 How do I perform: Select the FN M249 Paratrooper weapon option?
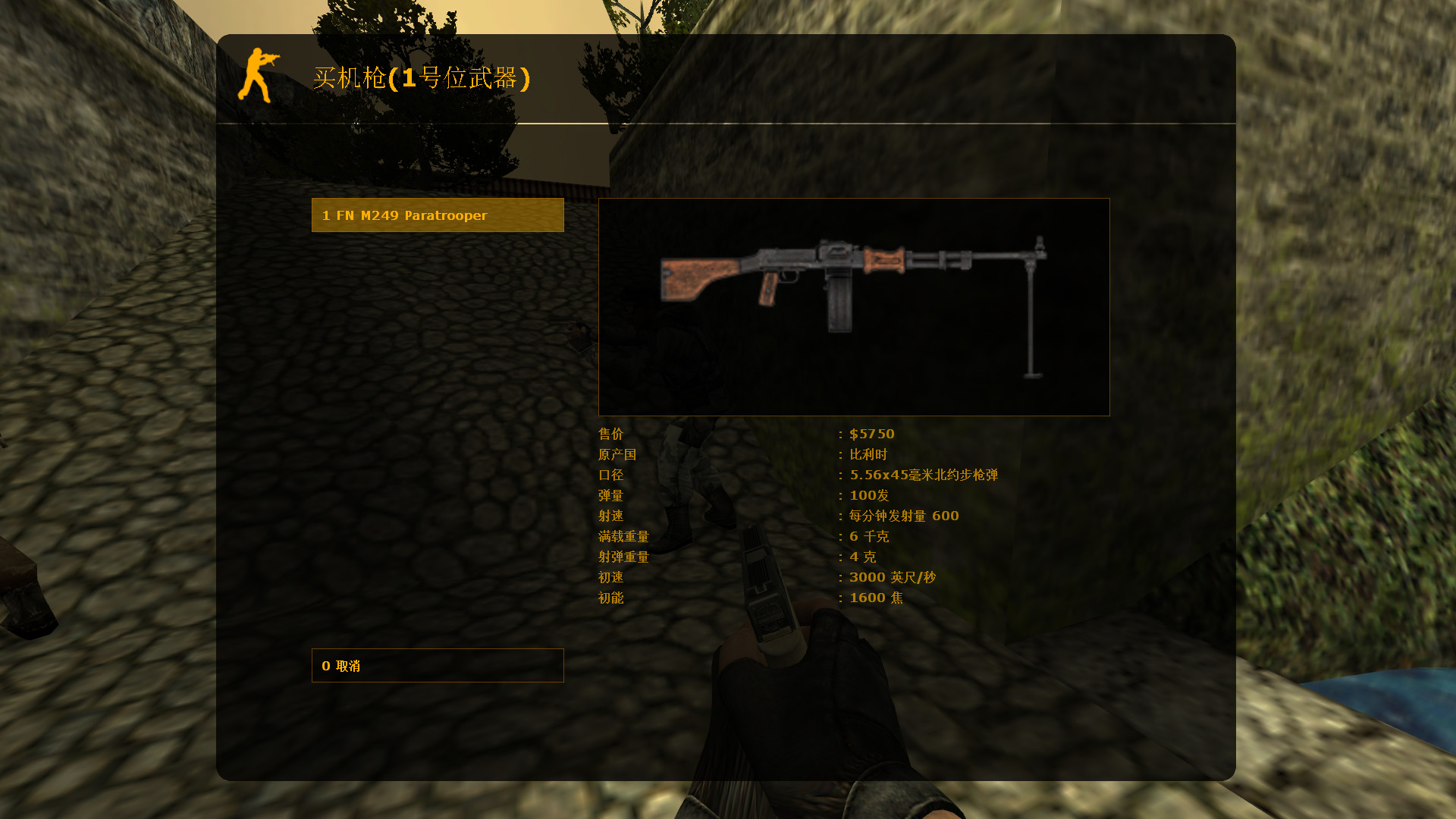point(438,215)
